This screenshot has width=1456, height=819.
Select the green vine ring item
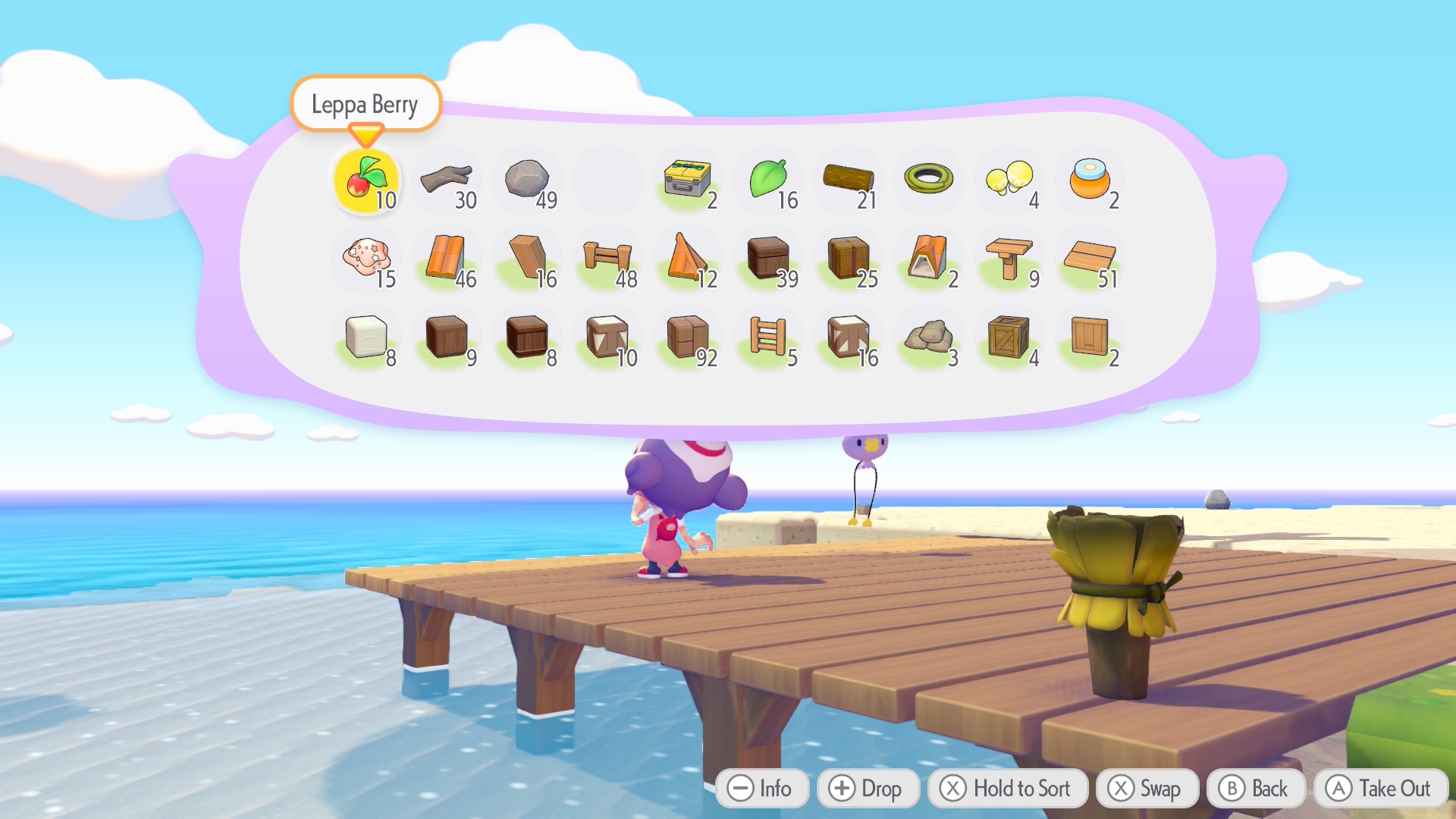click(x=929, y=180)
